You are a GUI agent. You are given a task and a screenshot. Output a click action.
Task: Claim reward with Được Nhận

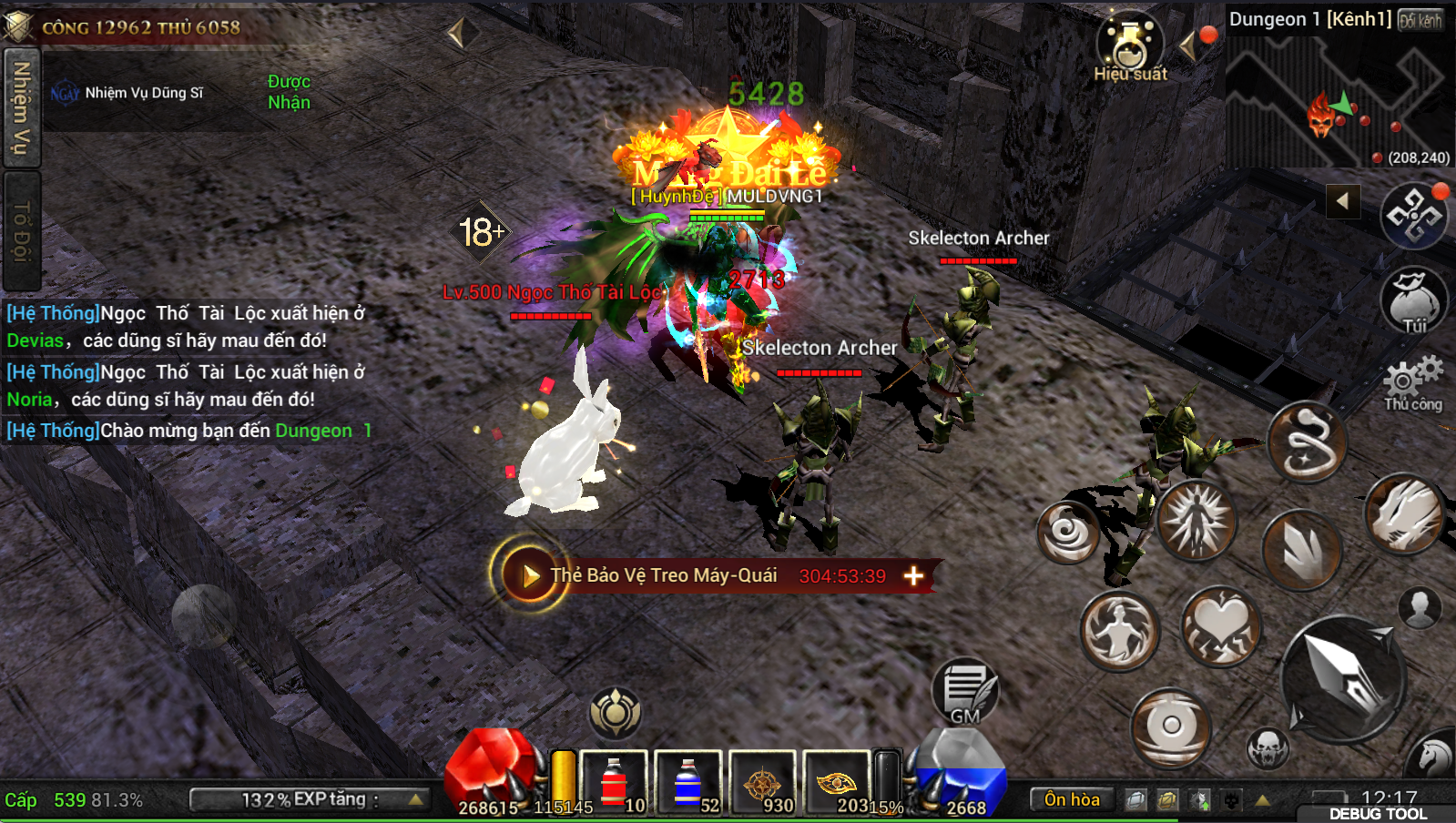coord(289,92)
